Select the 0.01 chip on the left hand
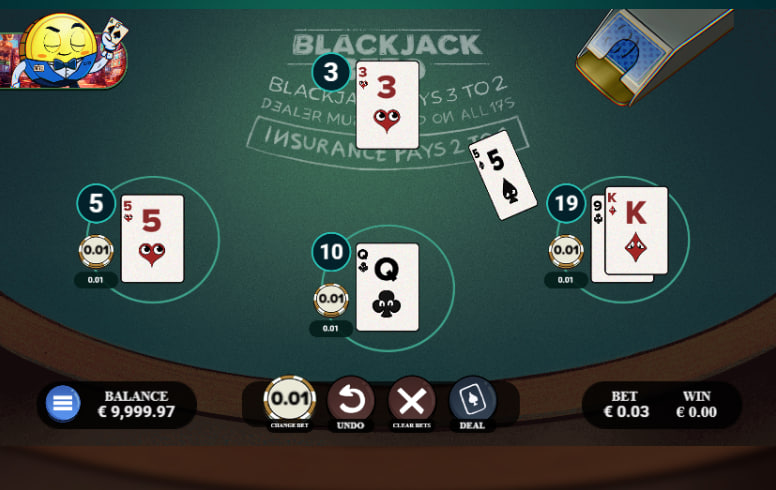The width and height of the screenshot is (776, 490). [x=97, y=252]
